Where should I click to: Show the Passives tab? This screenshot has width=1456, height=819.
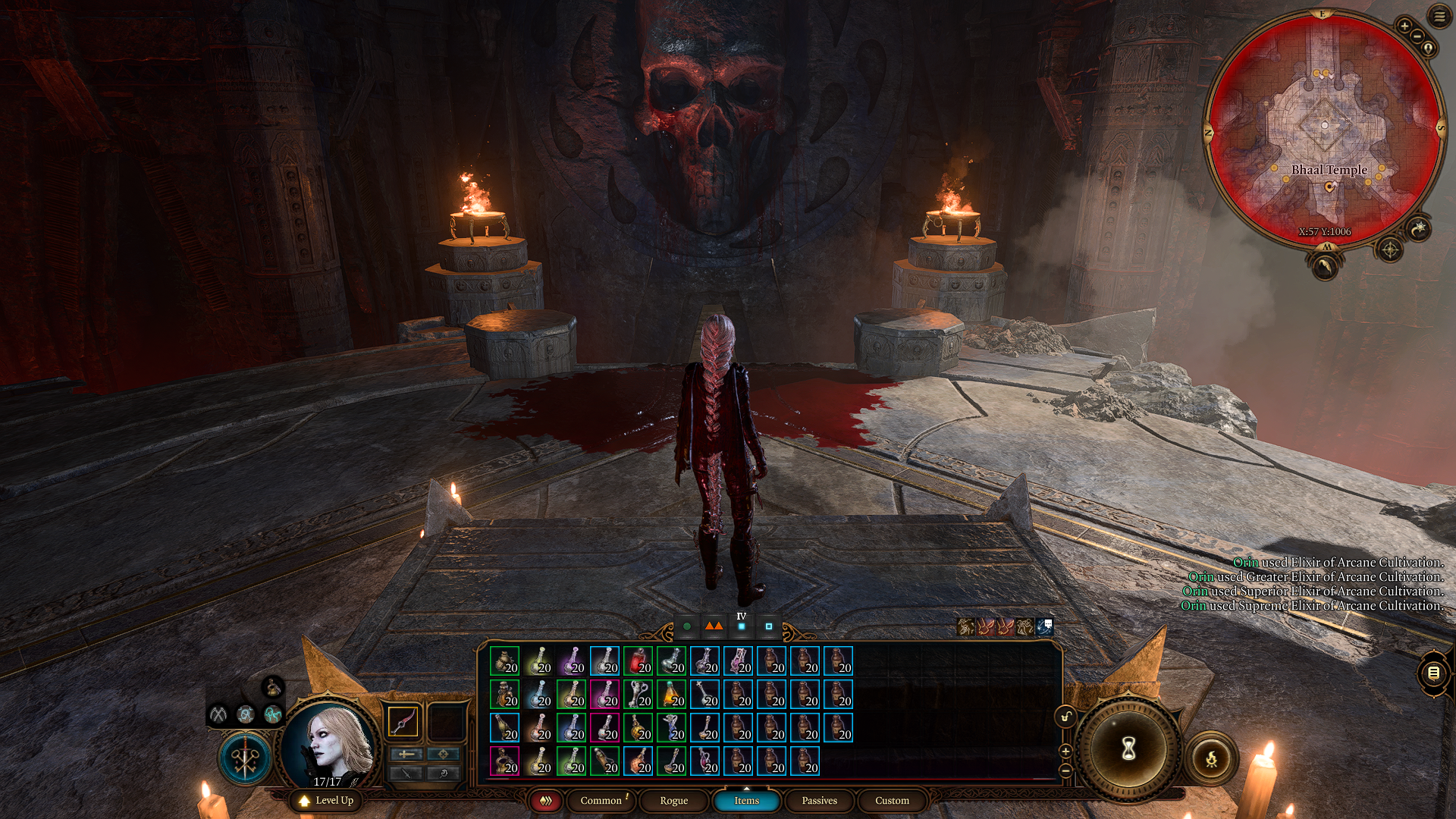(819, 800)
